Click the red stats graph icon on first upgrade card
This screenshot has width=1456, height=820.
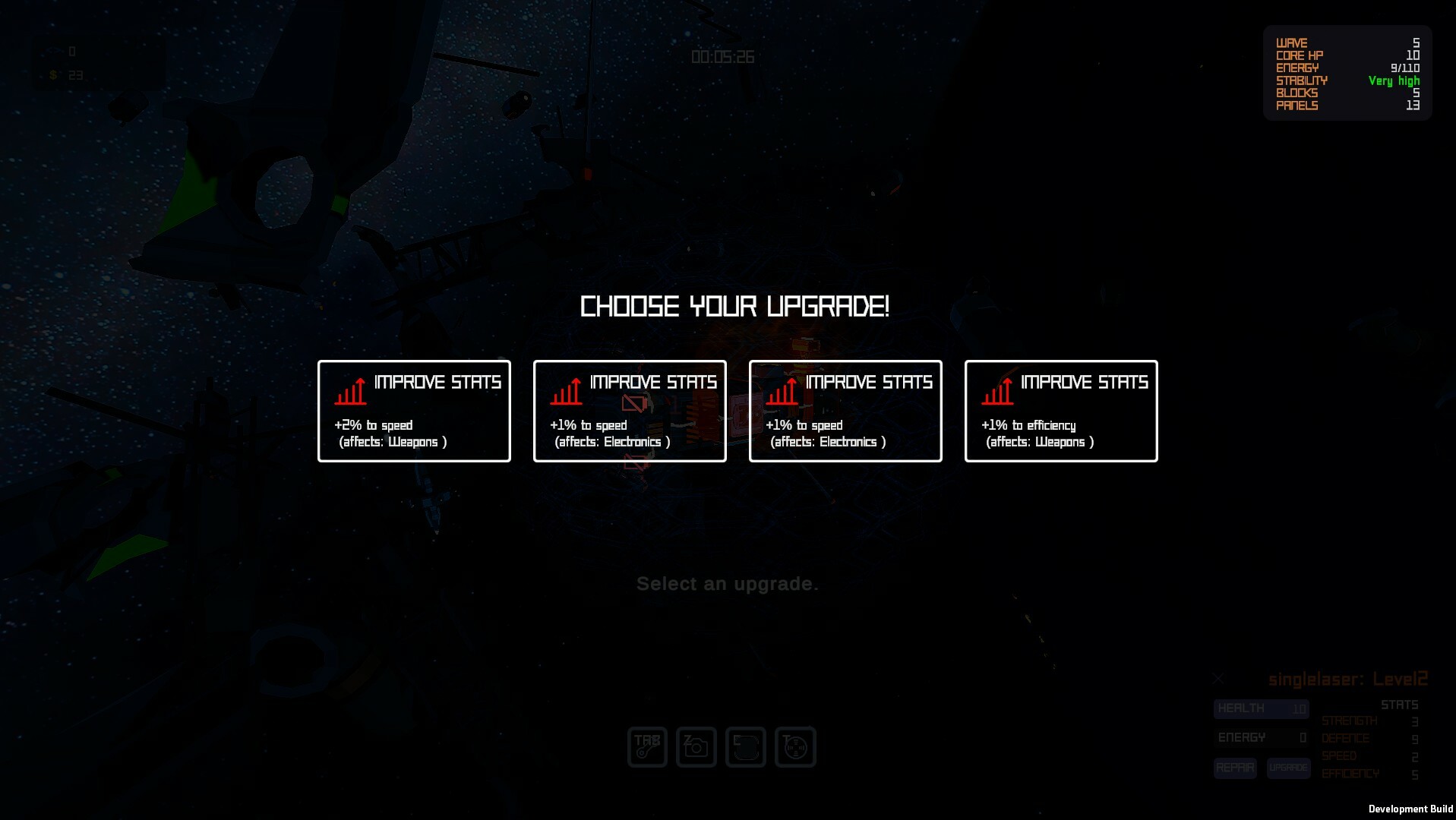point(351,389)
